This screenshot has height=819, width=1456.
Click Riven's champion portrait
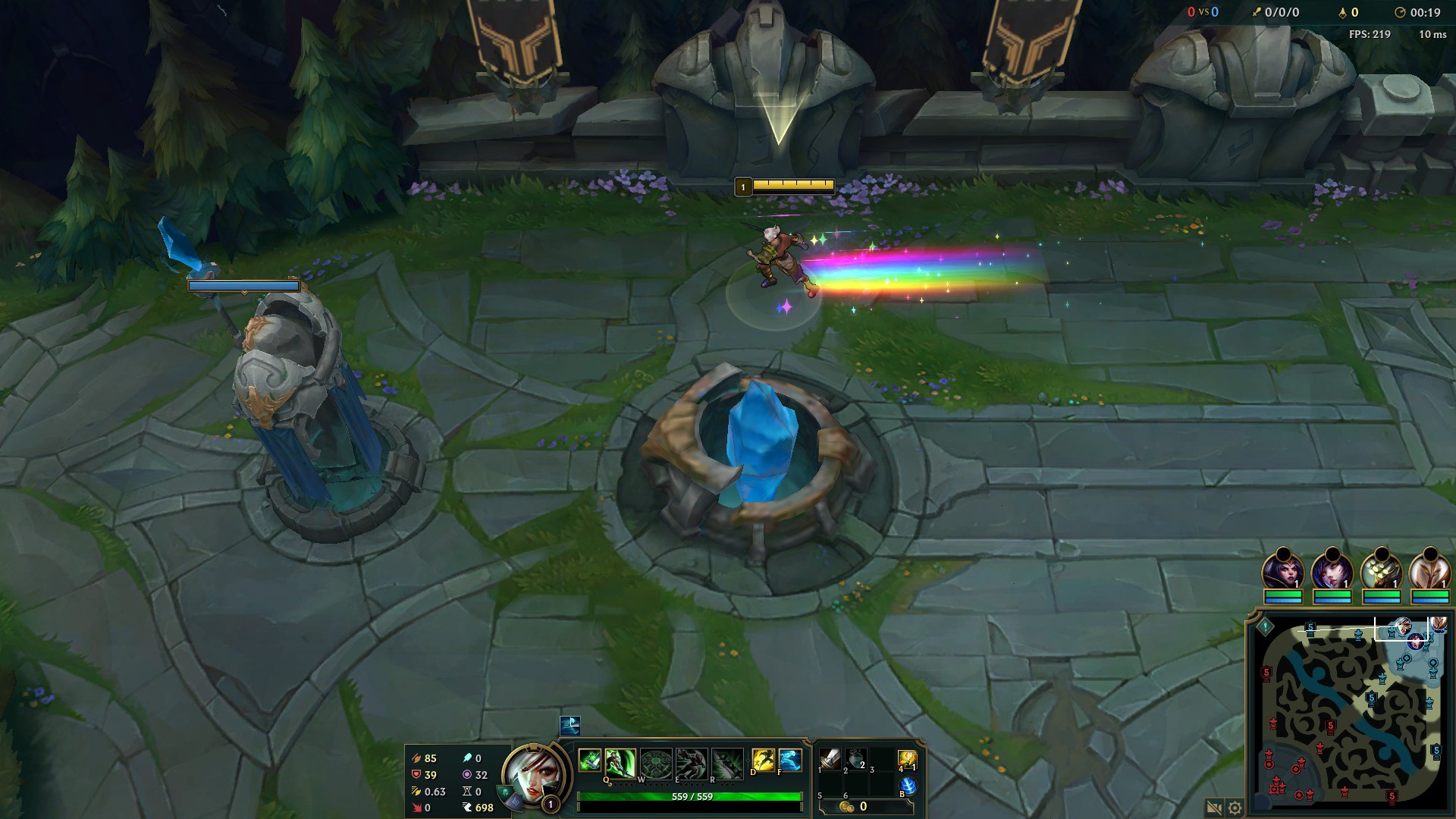point(531,776)
